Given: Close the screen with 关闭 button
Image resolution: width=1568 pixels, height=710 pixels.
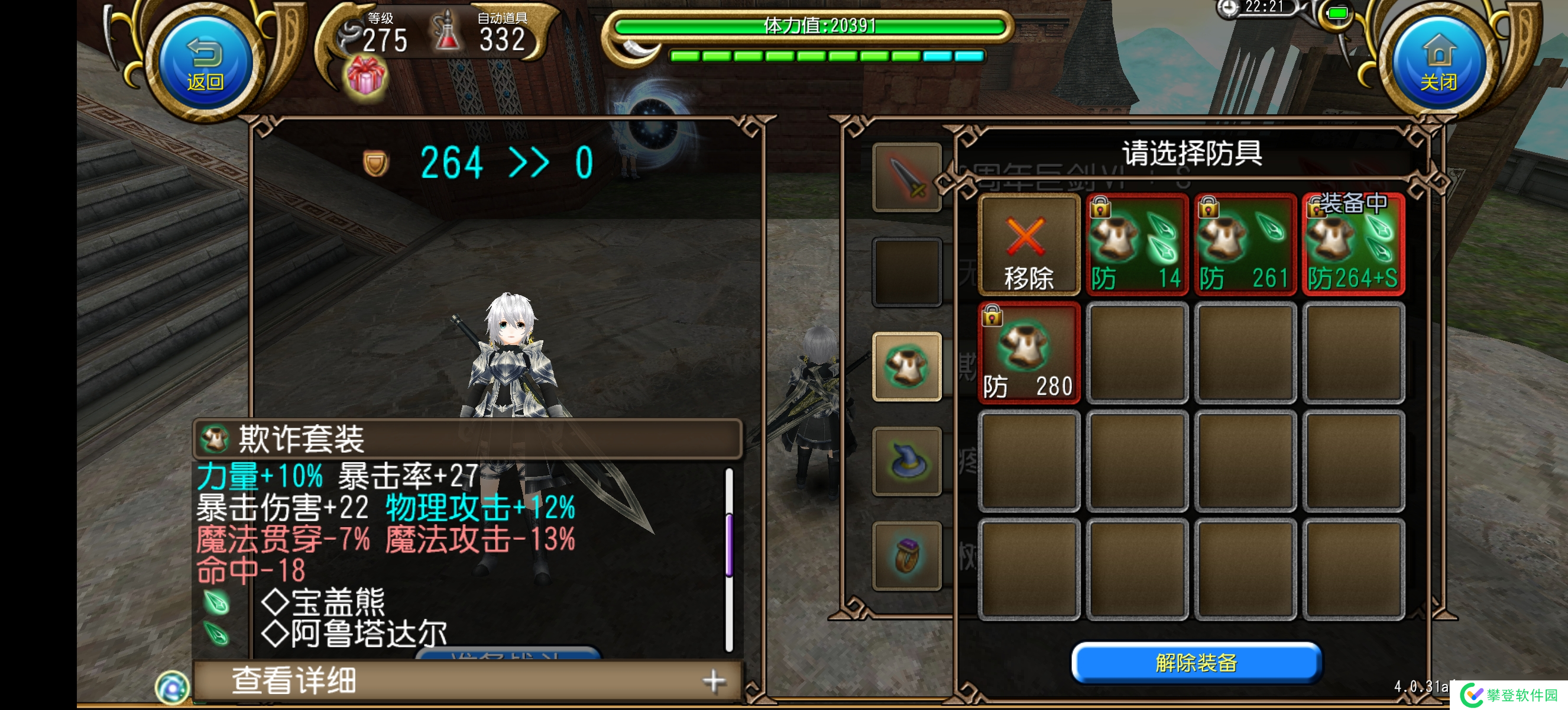Looking at the screenshot, I should coord(1439,64).
